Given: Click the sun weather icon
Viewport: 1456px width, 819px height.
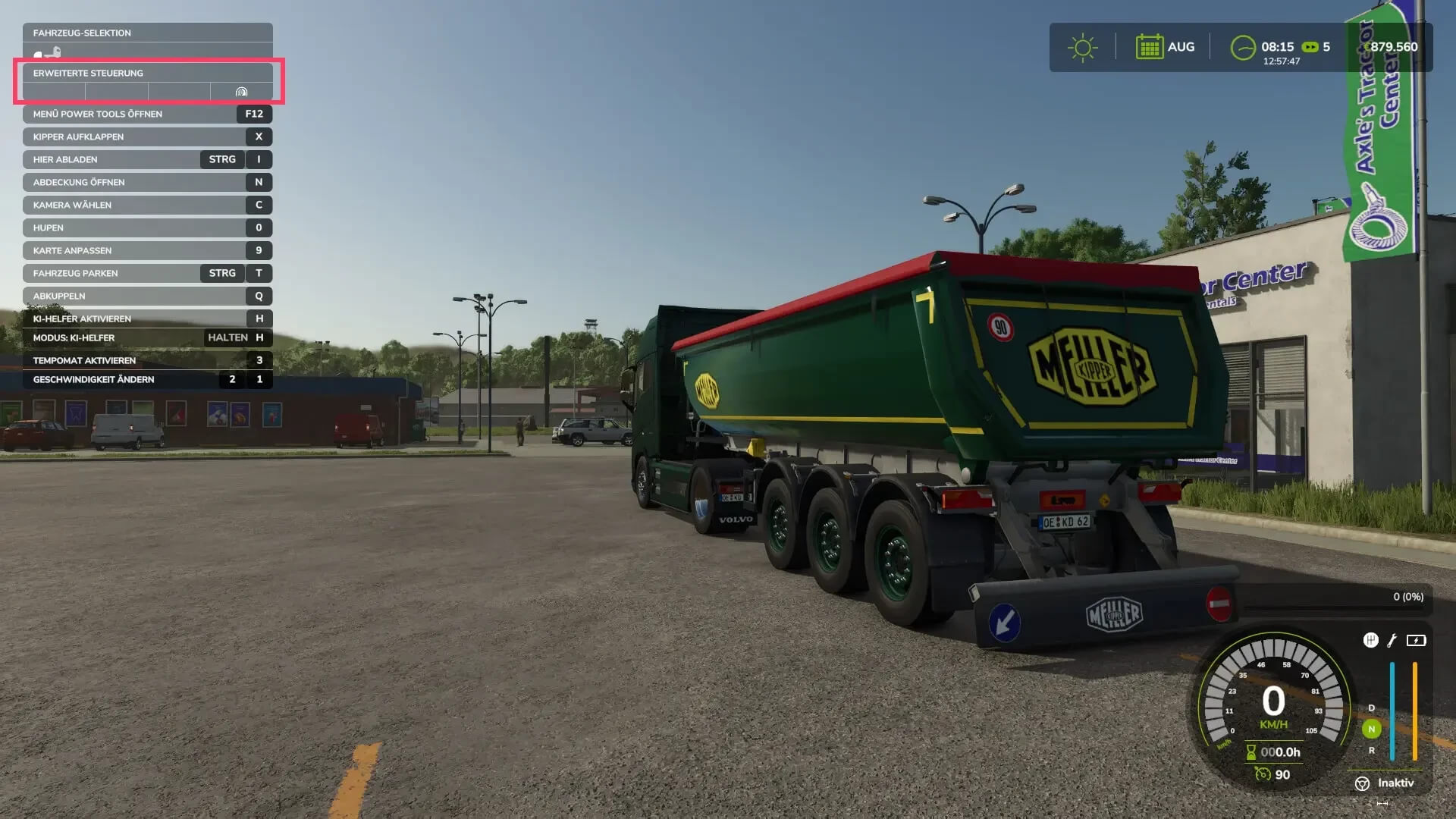Looking at the screenshot, I should pyautogui.click(x=1083, y=46).
